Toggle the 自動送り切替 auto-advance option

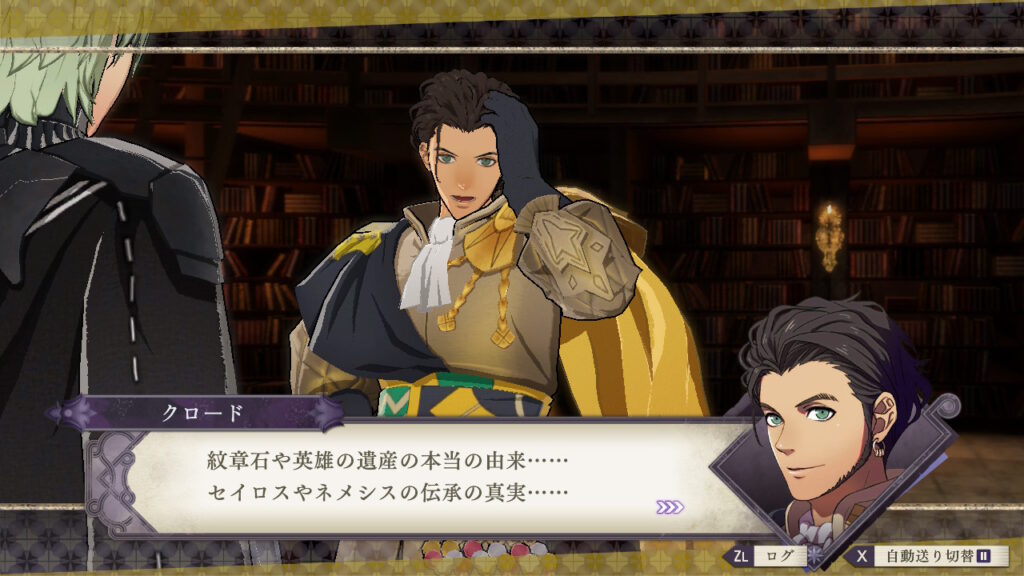[x=928, y=556]
